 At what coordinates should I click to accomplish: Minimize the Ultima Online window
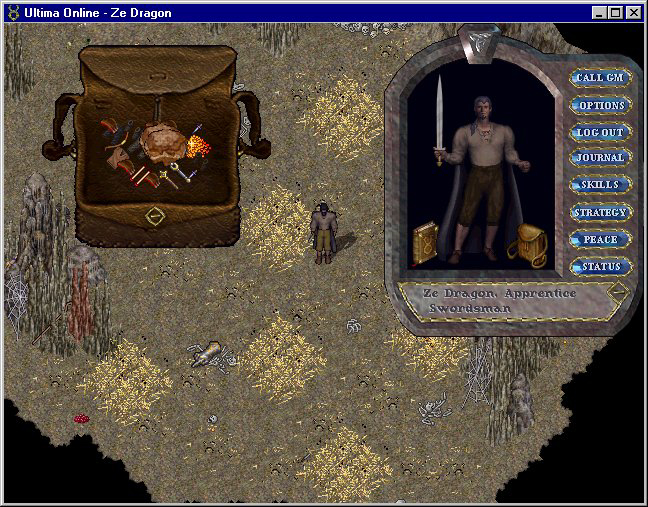pos(598,12)
